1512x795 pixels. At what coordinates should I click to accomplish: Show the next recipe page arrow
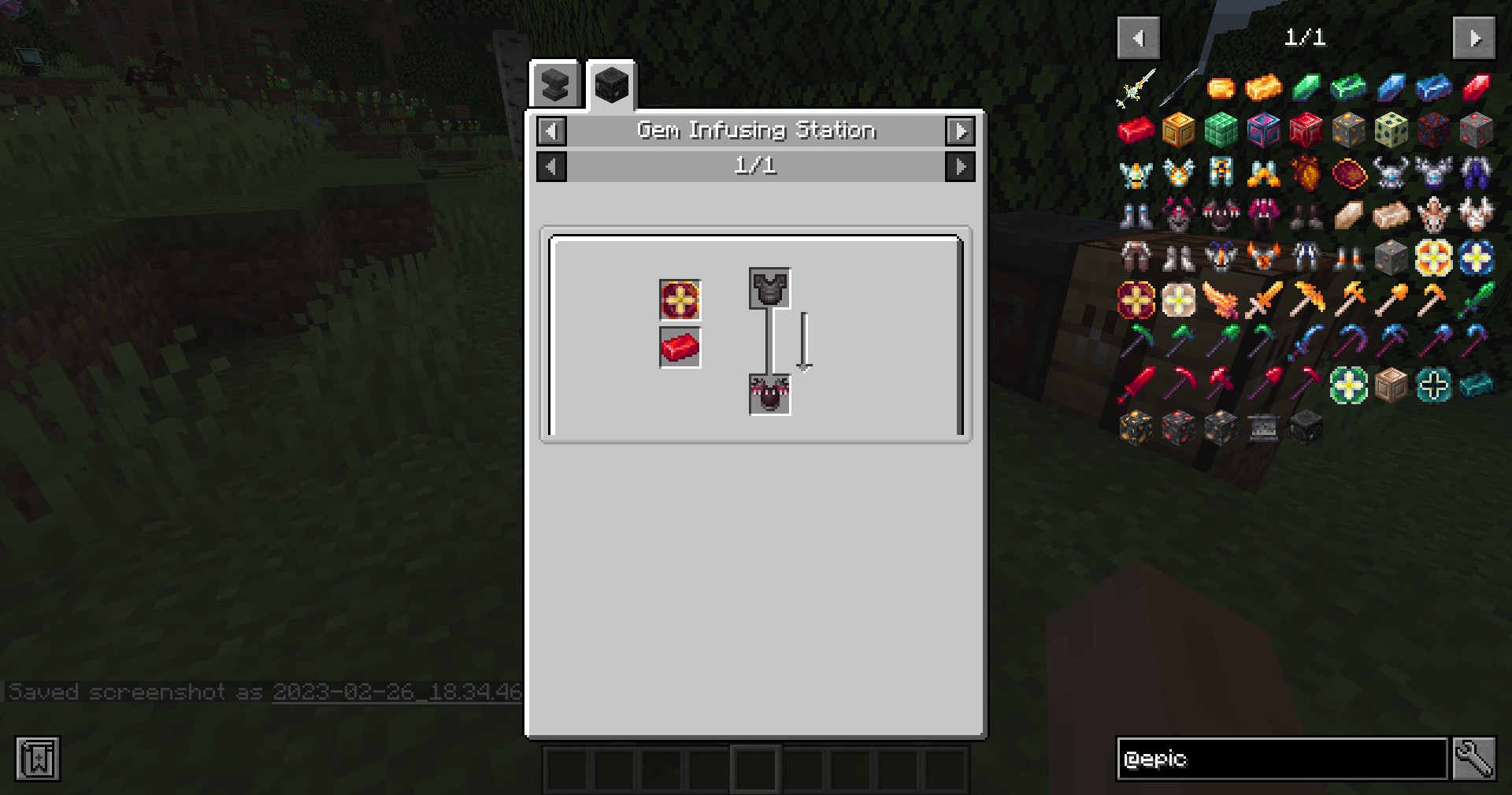[x=960, y=166]
